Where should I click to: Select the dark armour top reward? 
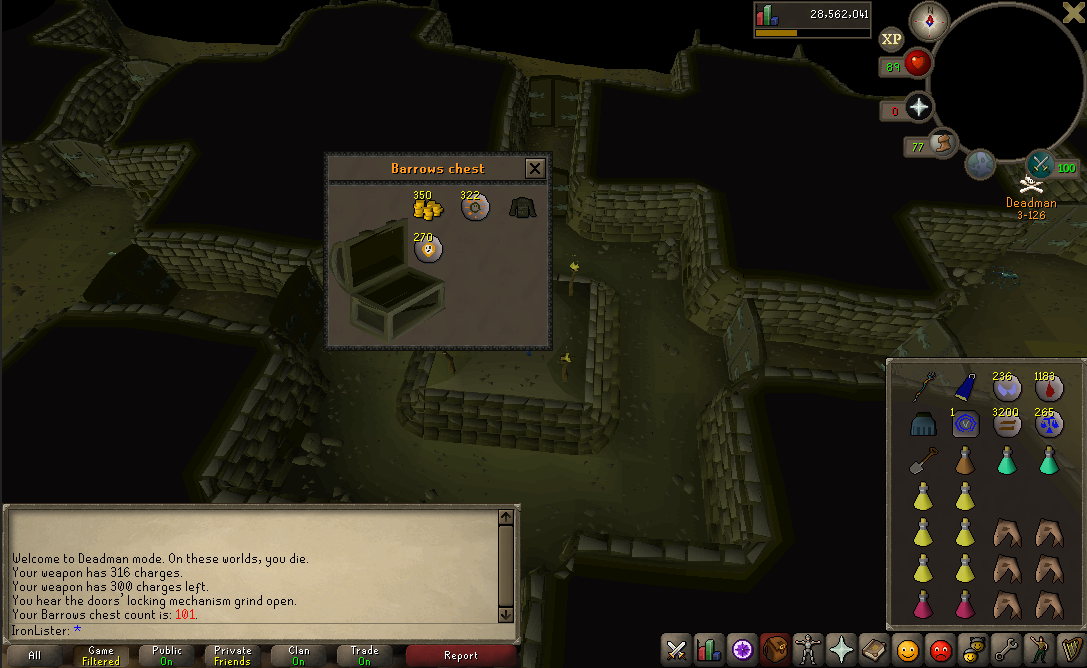(521, 208)
